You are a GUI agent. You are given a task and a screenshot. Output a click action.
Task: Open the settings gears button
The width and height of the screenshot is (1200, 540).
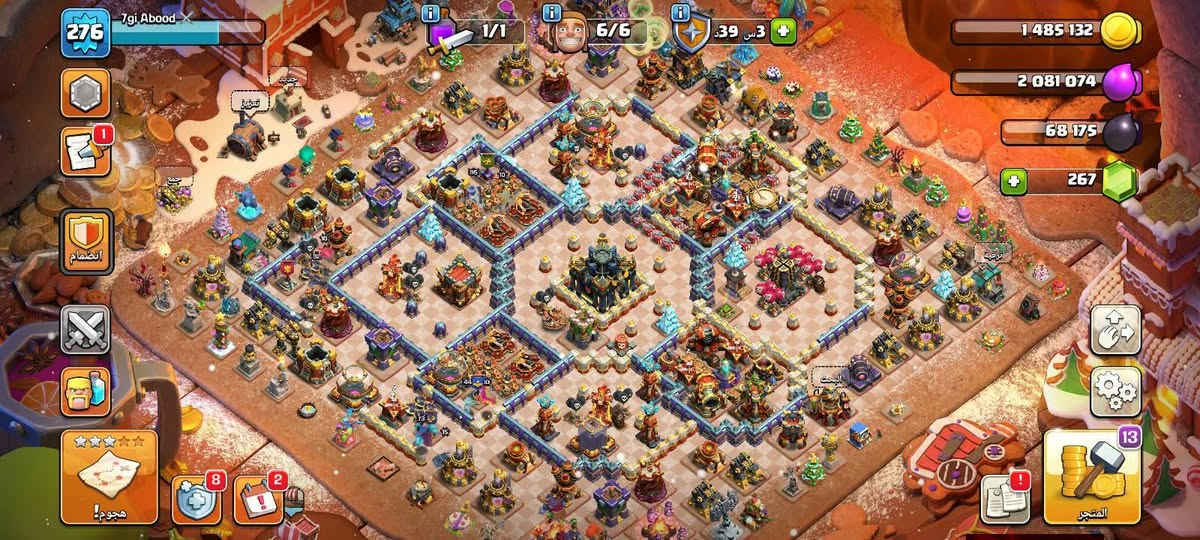click(x=1116, y=391)
